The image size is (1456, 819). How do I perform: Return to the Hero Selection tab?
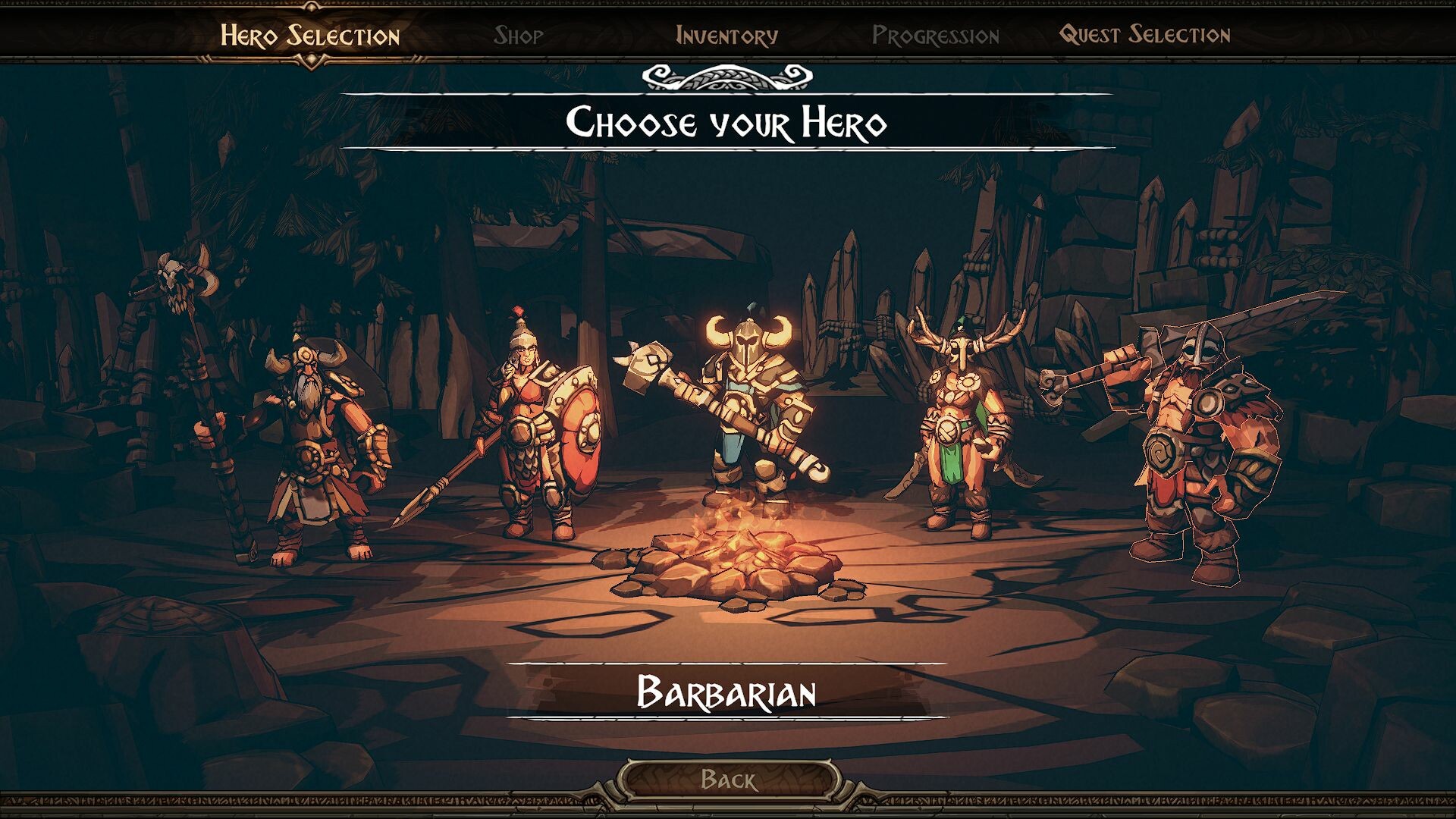tap(309, 33)
